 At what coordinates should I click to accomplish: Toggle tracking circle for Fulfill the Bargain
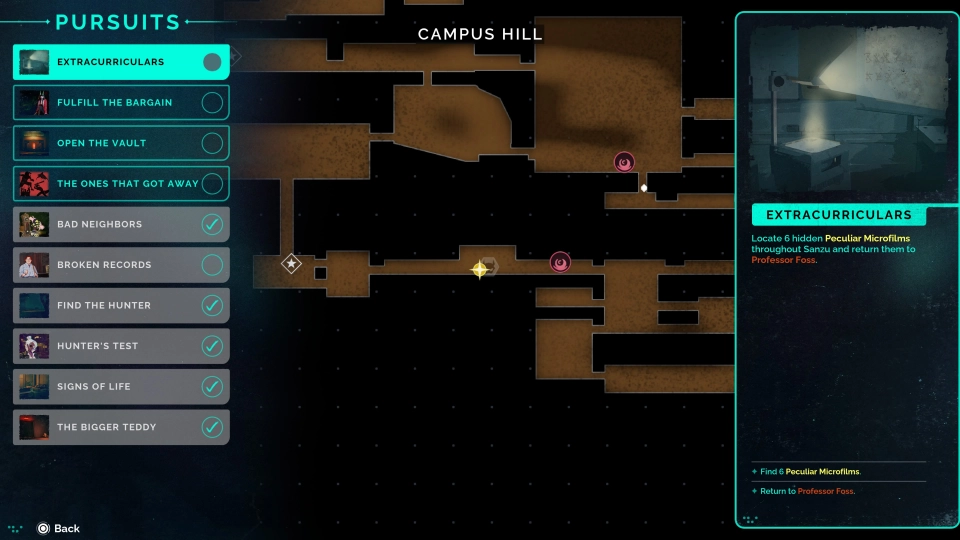[212, 102]
